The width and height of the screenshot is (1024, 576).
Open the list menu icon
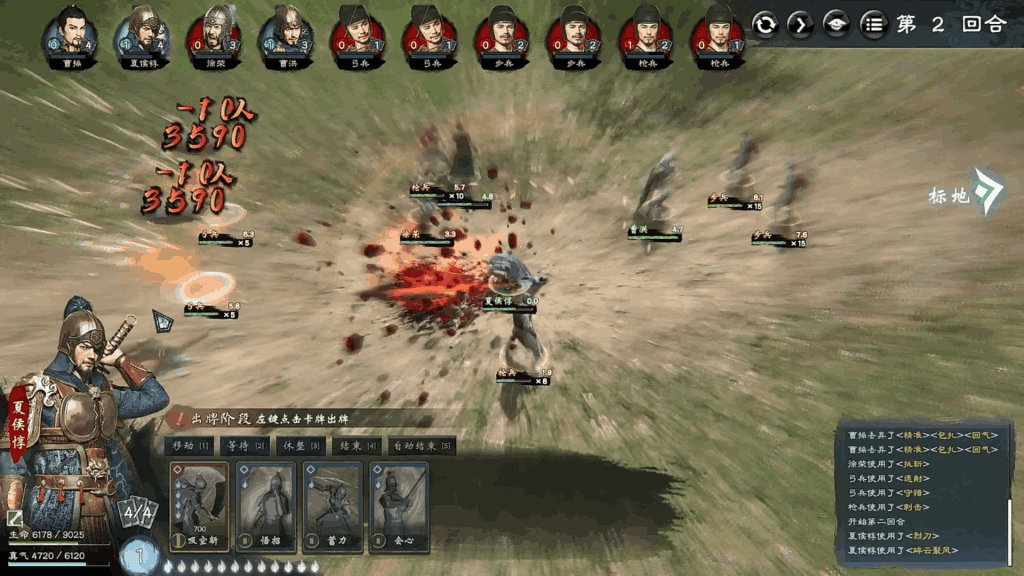874,25
